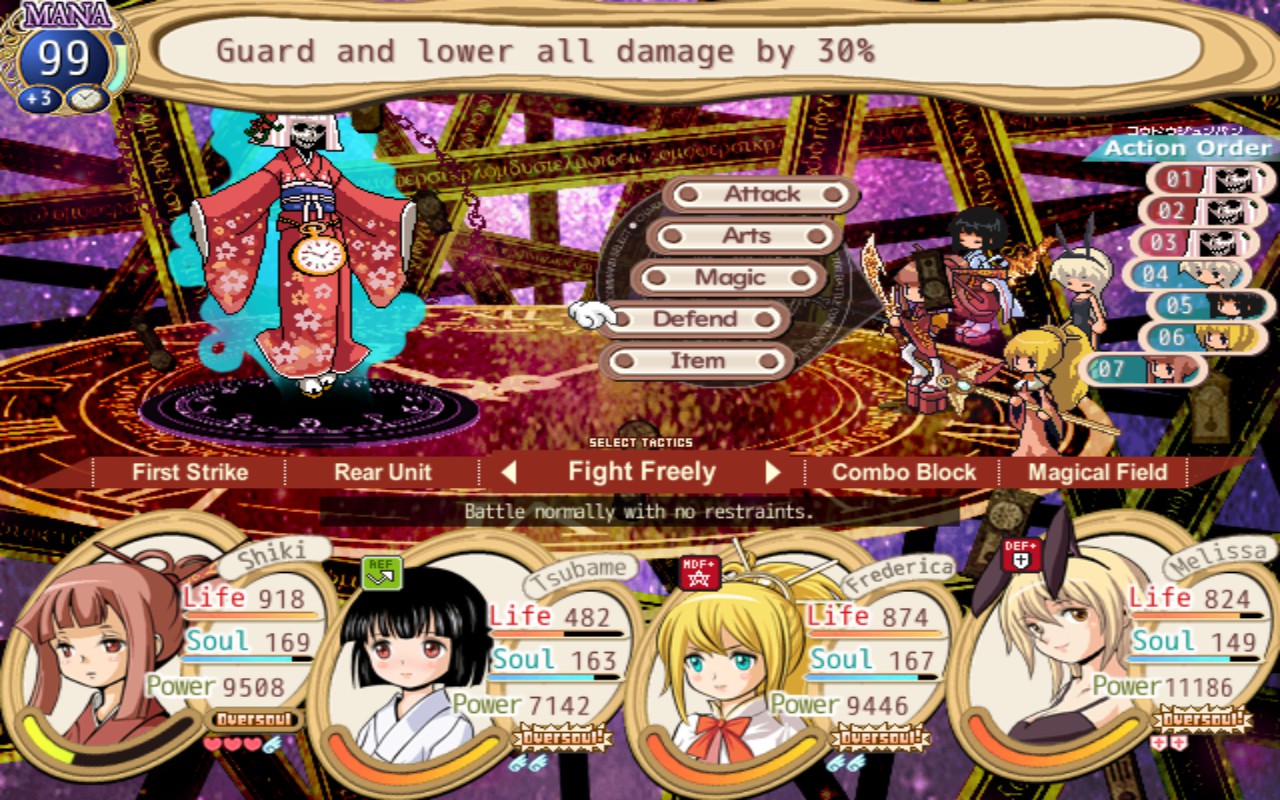The image size is (1280, 800).
Task: Select the Fight Freely tactic
Action: (641, 472)
